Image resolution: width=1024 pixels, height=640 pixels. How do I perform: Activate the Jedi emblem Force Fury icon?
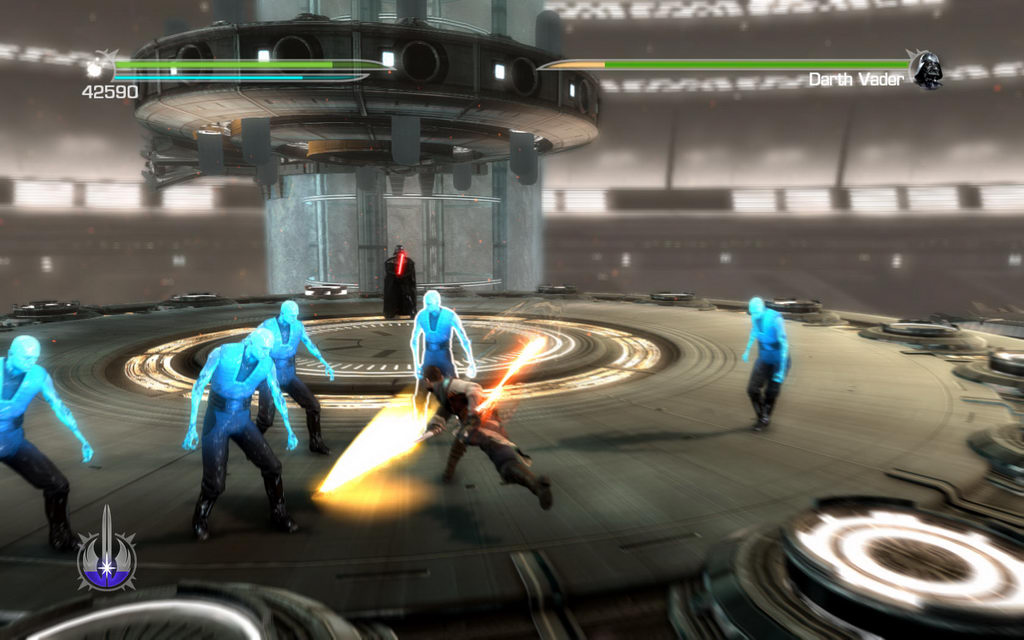tap(107, 553)
